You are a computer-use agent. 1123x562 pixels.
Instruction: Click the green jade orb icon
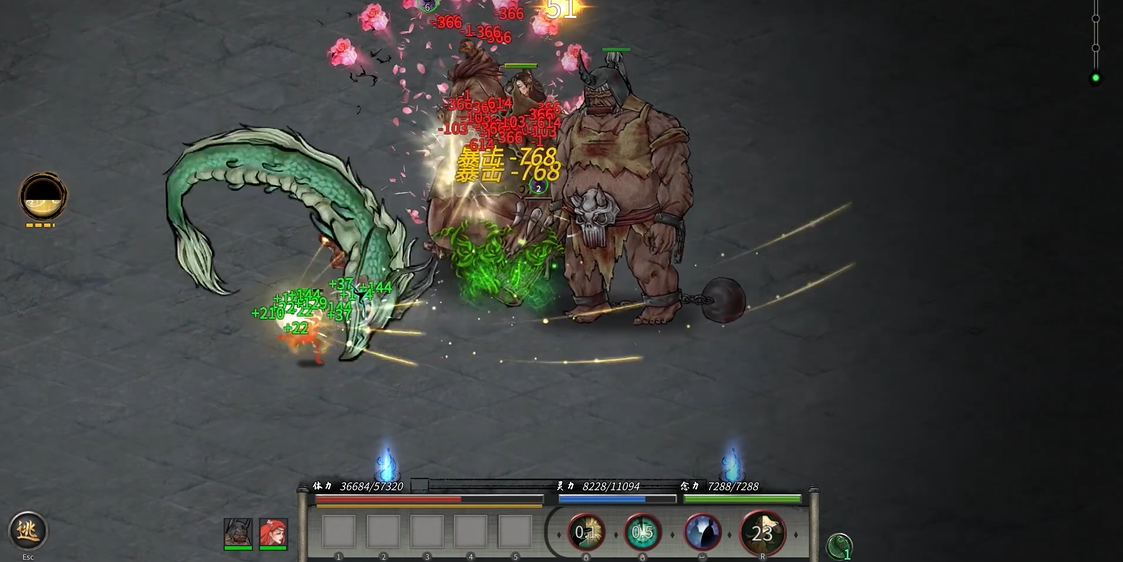tap(840, 546)
